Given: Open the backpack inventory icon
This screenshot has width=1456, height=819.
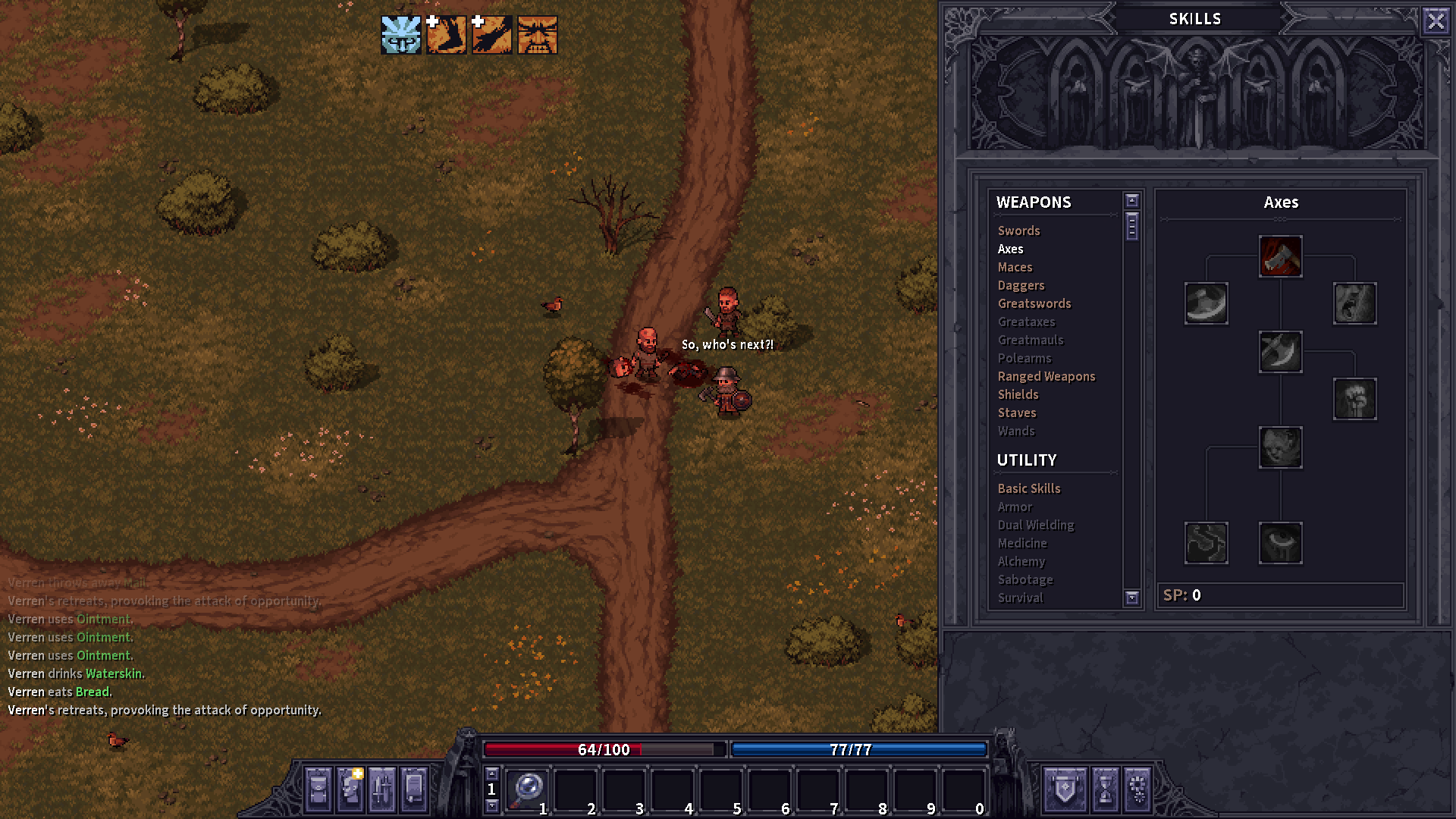Looking at the screenshot, I should [x=319, y=789].
